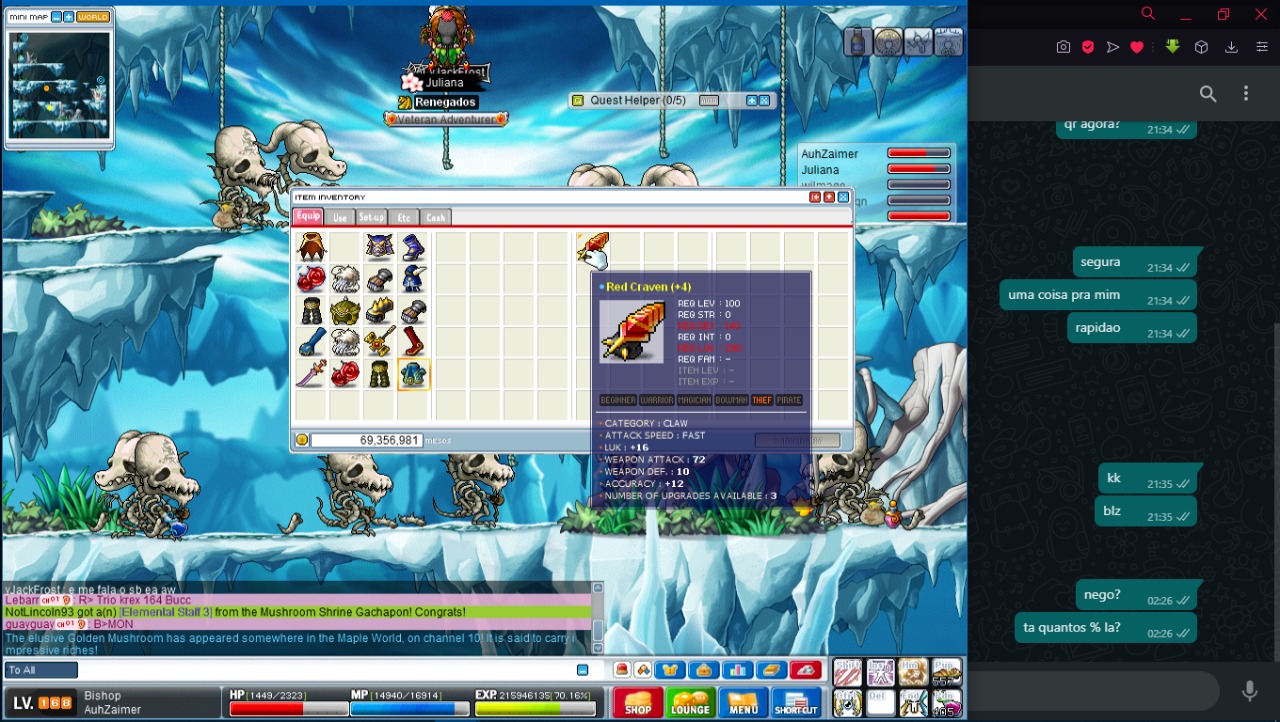Image resolution: width=1280 pixels, height=722 pixels.
Task: Select the Etc inventory tab
Action: (404, 218)
